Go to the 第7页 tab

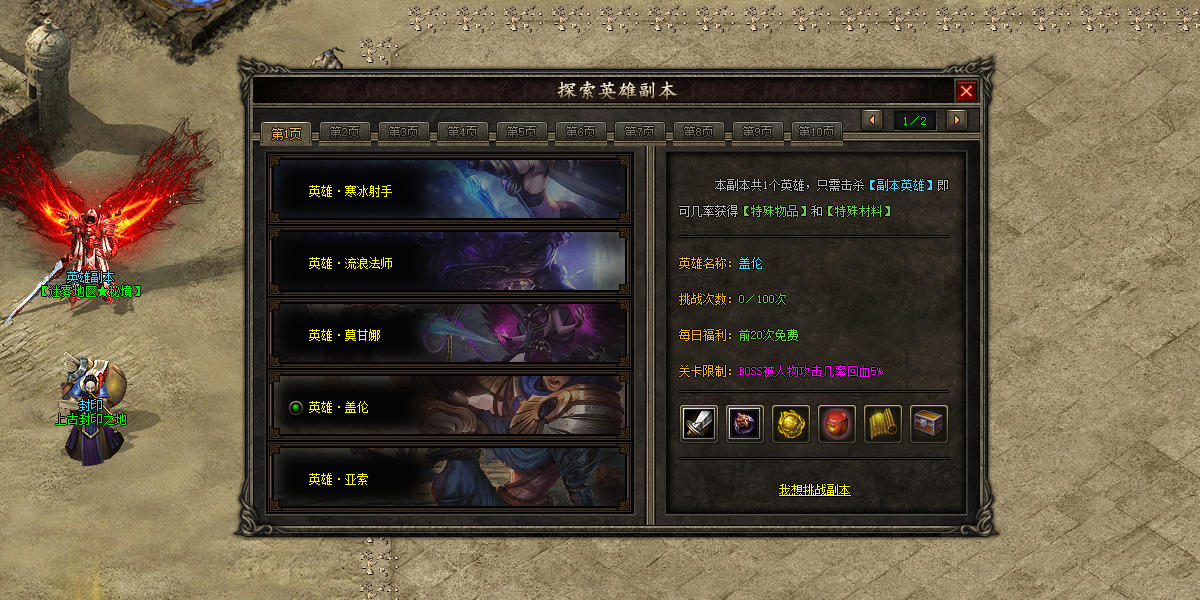pos(640,132)
